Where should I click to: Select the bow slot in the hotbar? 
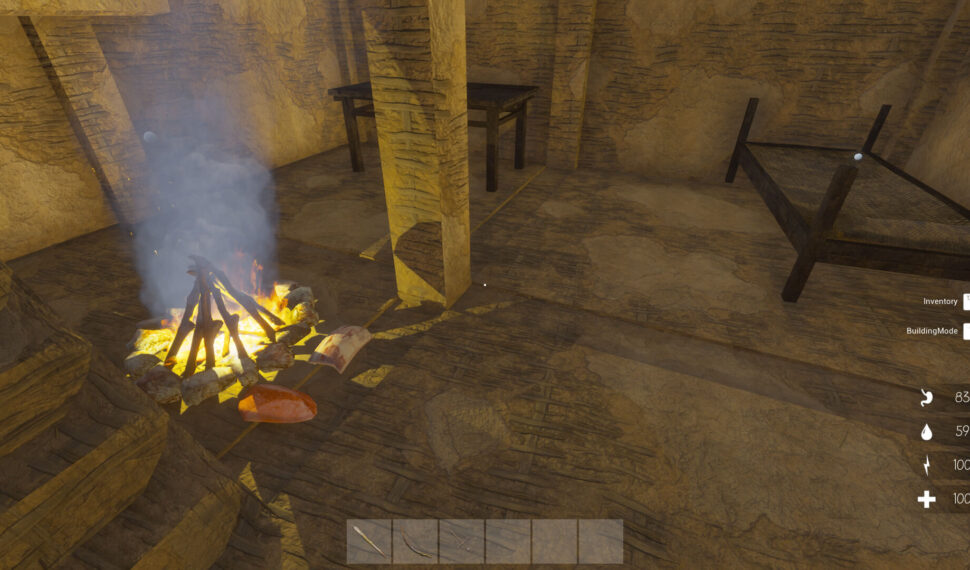click(415, 541)
